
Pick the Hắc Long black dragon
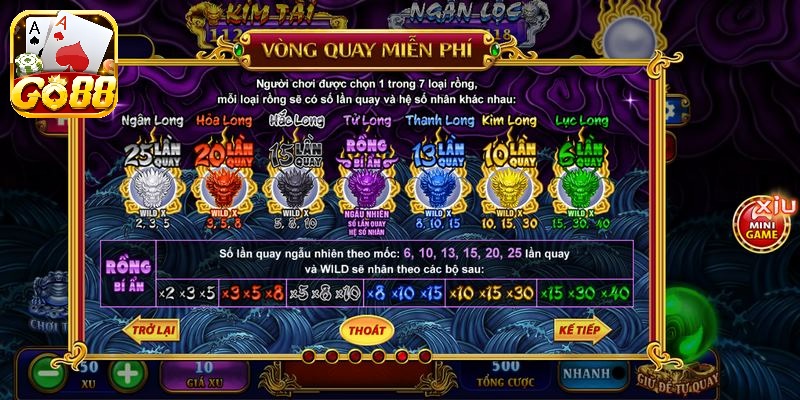coord(294,187)
